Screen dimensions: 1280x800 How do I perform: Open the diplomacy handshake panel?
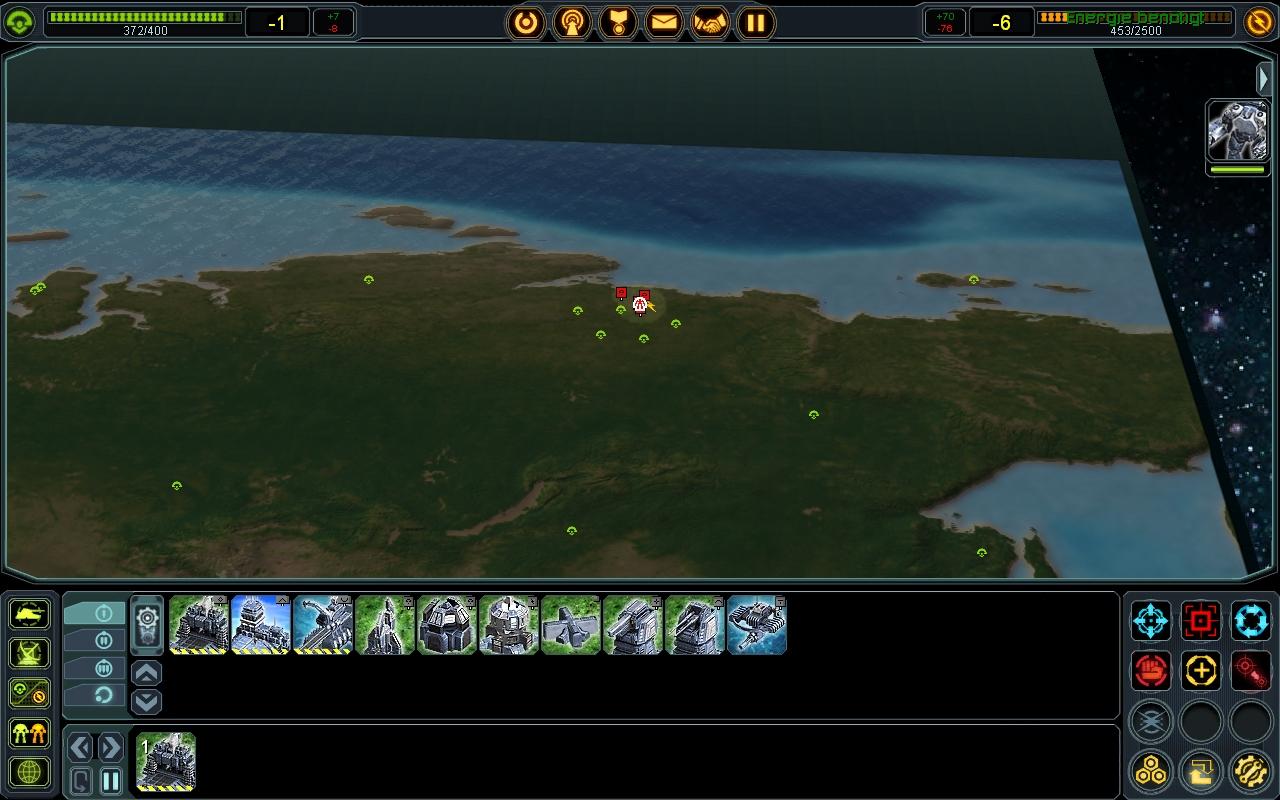pos(710,22)
